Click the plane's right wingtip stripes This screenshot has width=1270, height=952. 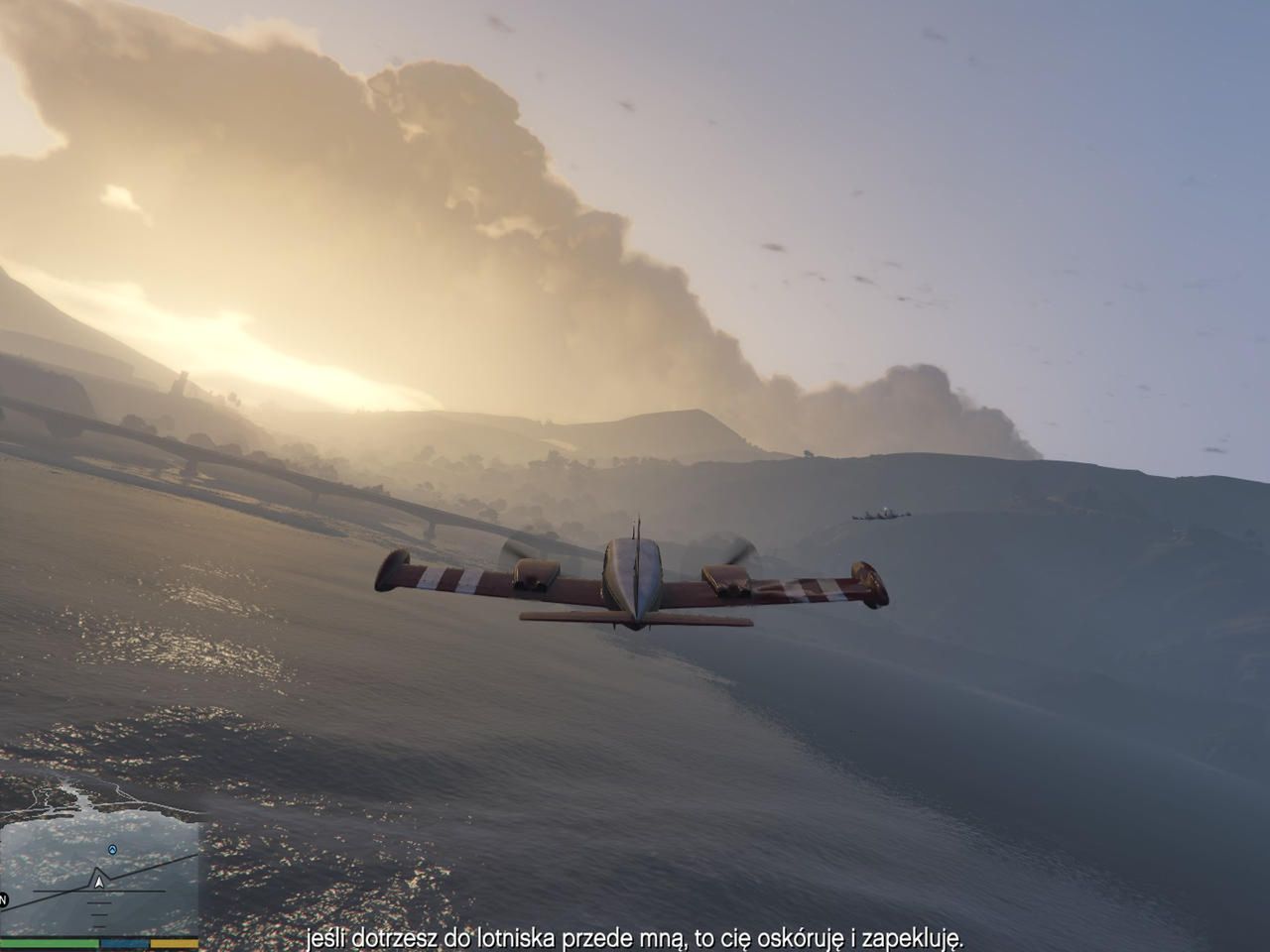(824, 585)
